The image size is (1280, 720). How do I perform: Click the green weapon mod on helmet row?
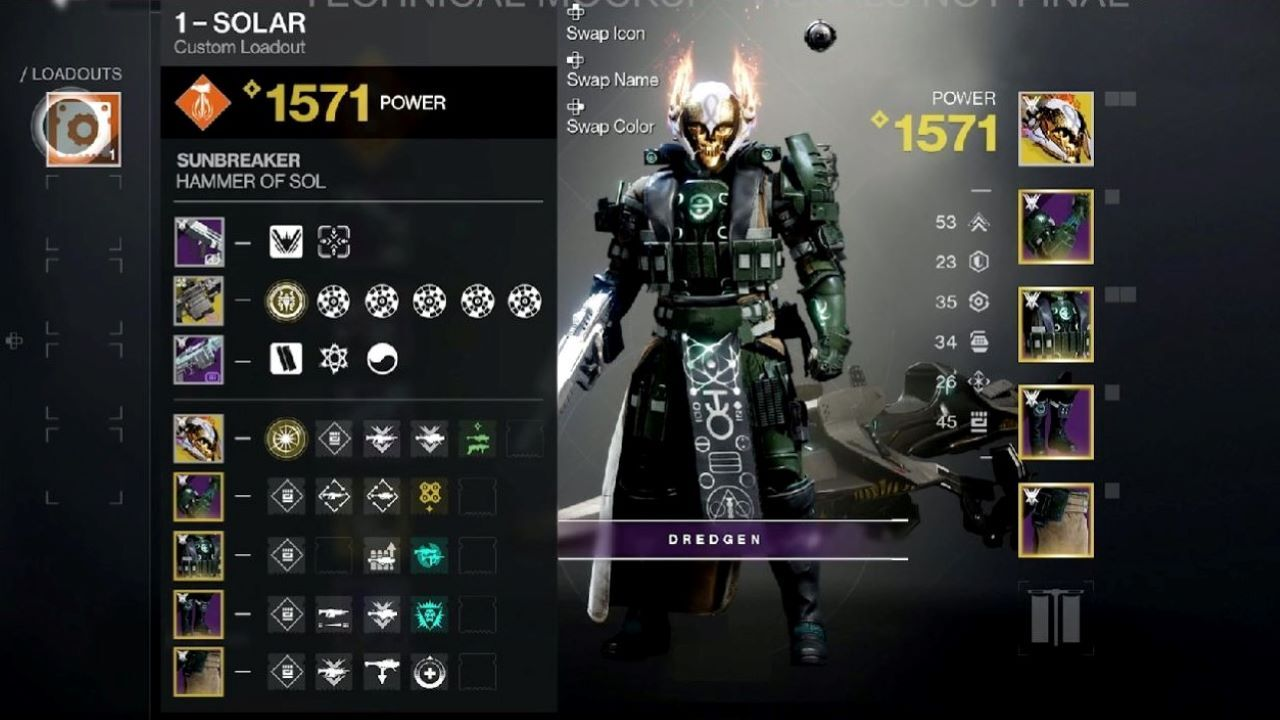[477, 438]
